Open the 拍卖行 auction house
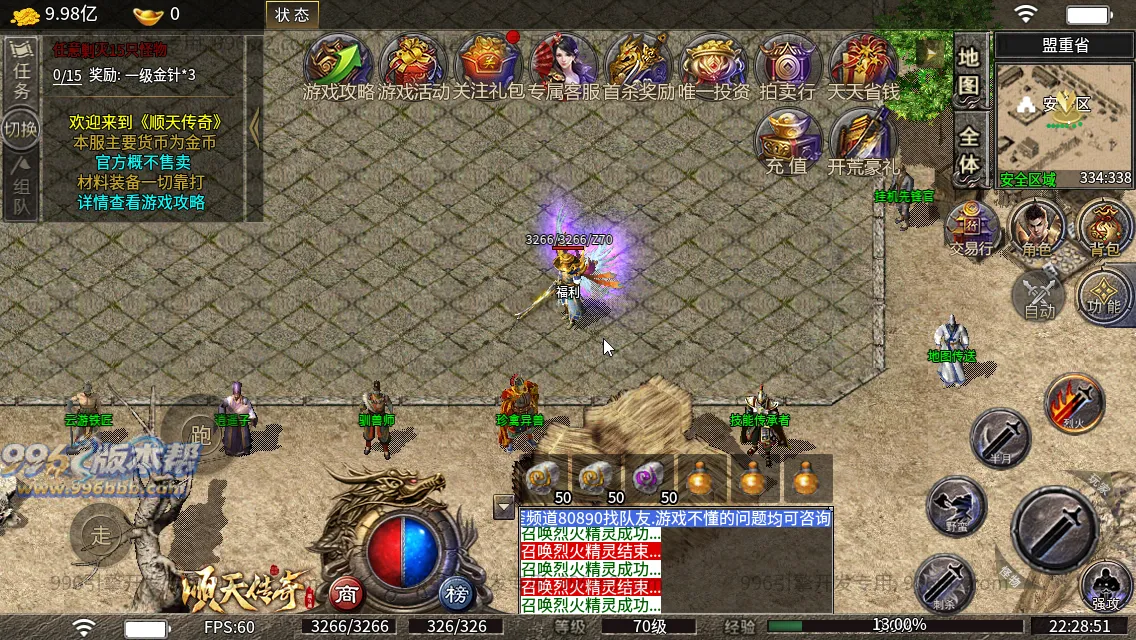The width and height of the screenshot is (1136, 640). (788, 65)
